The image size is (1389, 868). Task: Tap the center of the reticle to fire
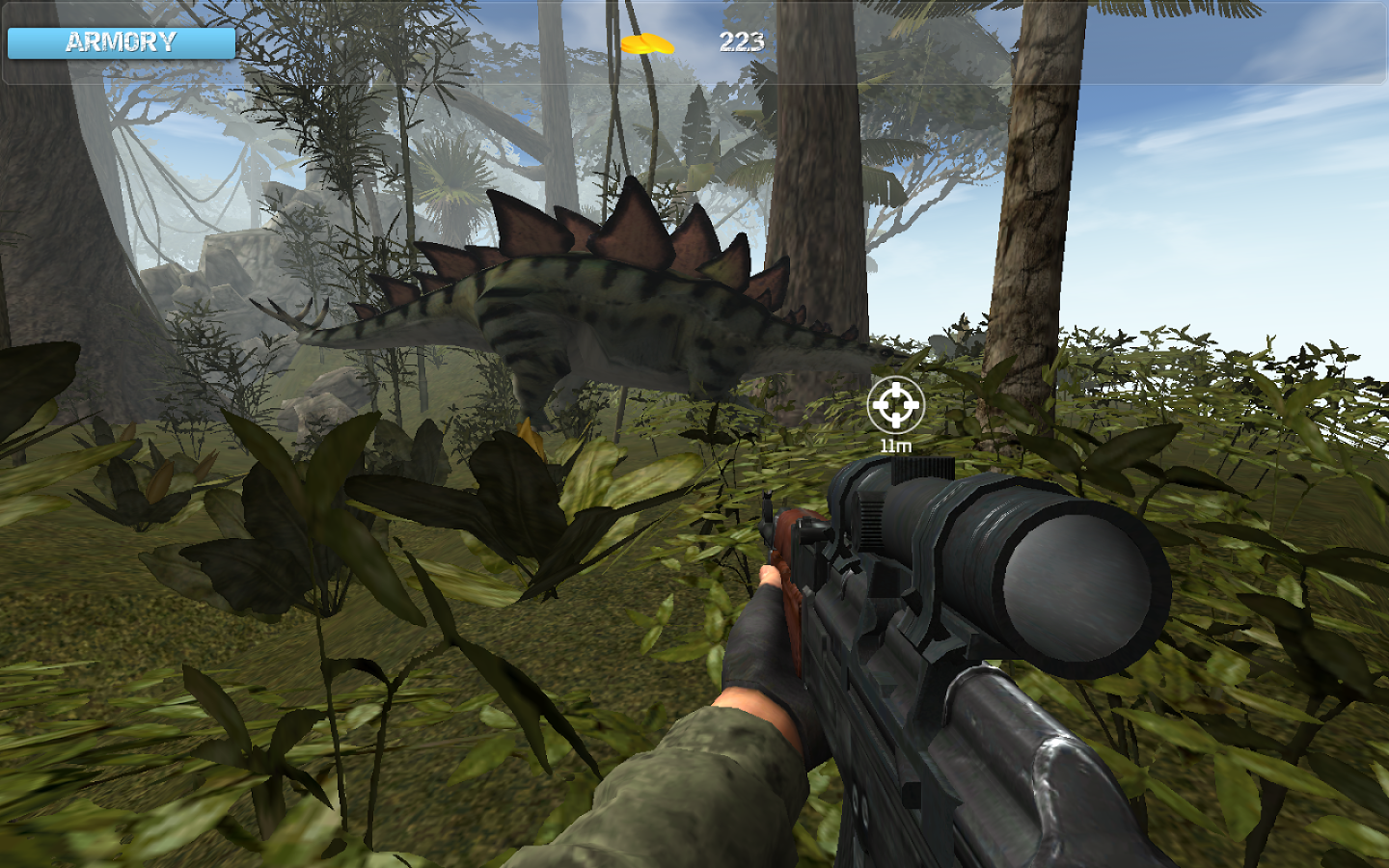897,406
